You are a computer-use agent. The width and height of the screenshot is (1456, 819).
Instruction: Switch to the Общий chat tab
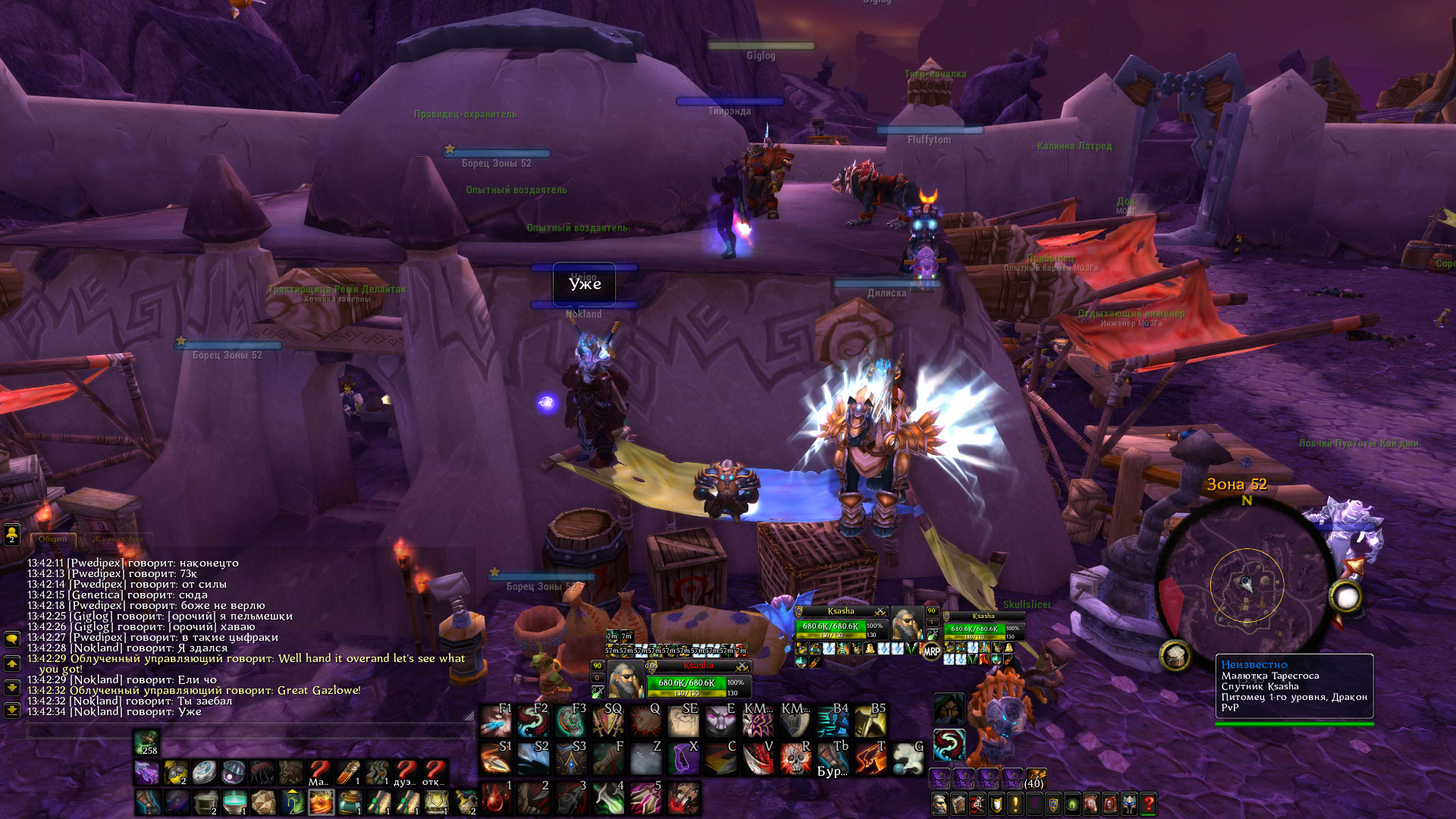tap(53, 539)
